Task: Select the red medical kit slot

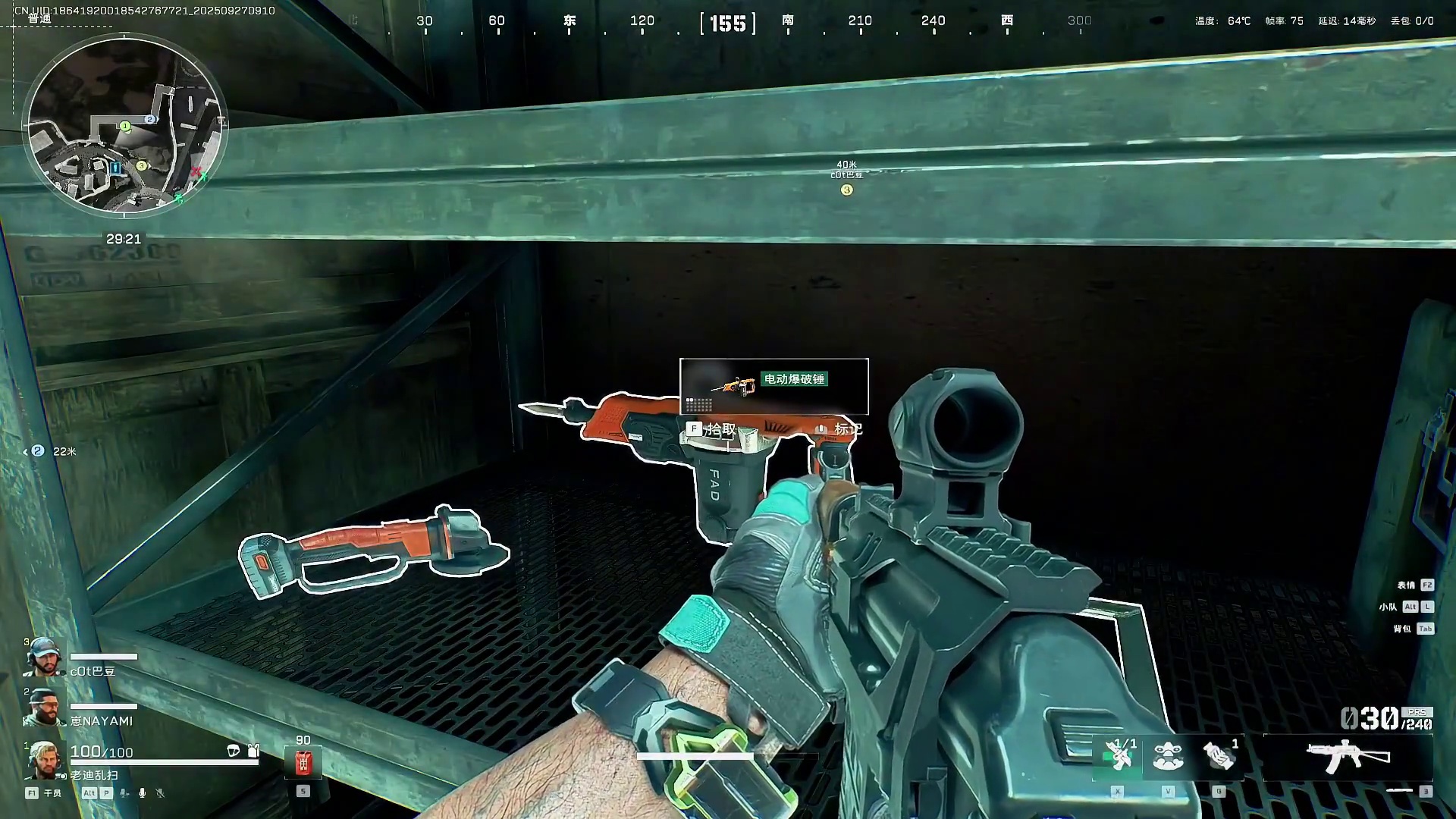Action: (303, 761)
